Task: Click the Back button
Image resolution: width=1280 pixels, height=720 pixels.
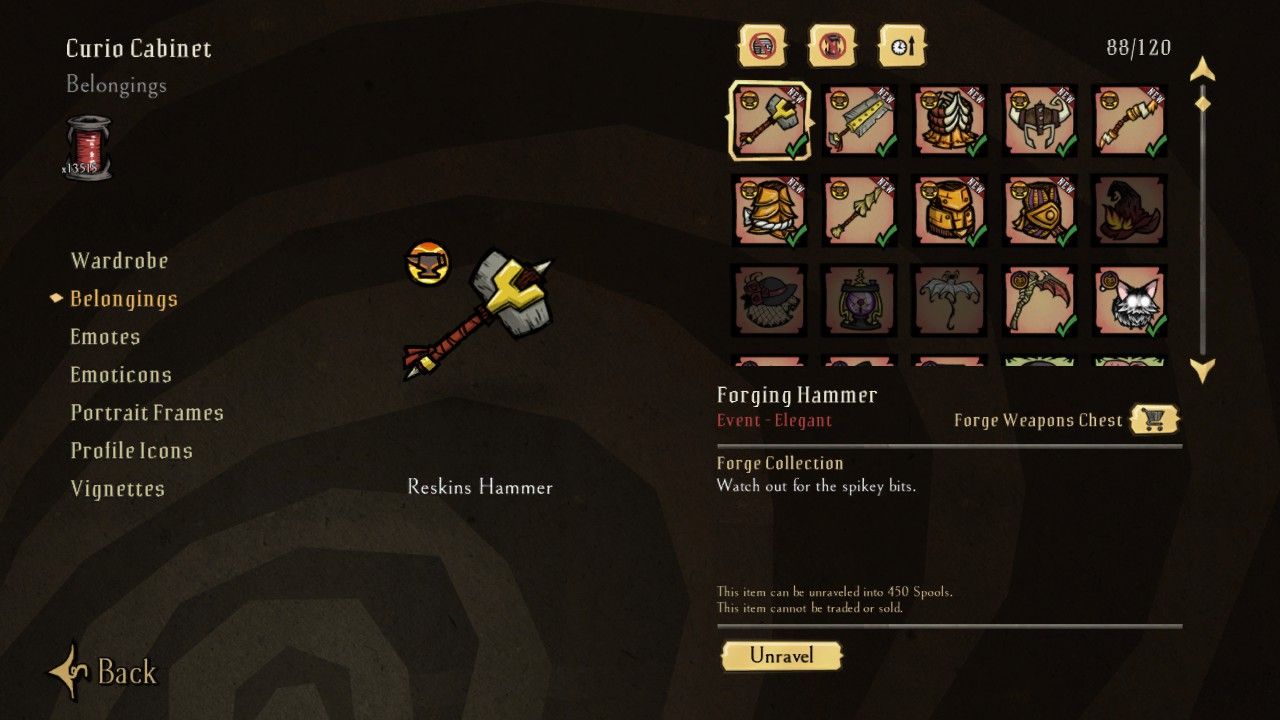Action: 104,671
